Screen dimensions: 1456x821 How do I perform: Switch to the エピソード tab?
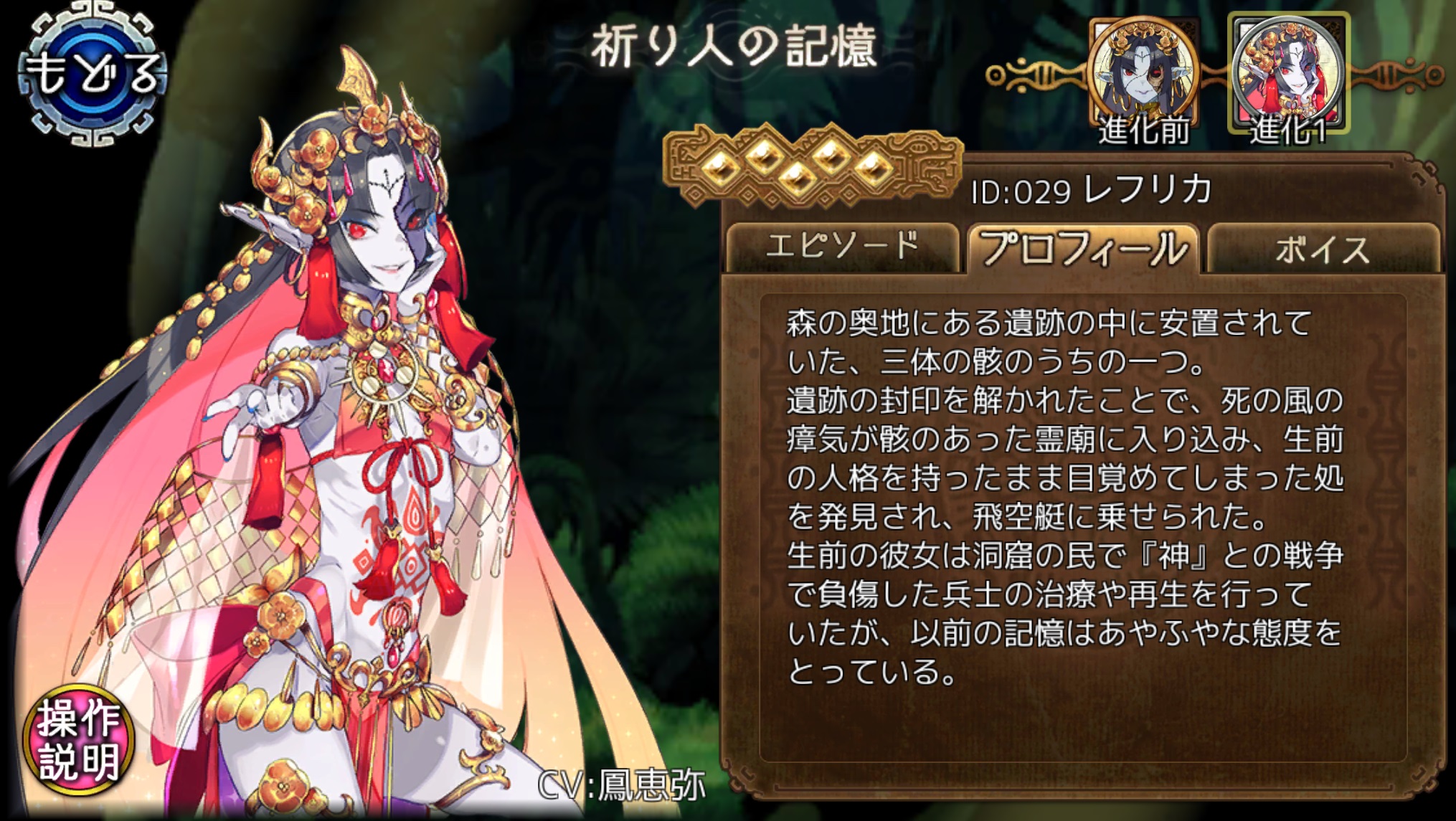point(842,247)
